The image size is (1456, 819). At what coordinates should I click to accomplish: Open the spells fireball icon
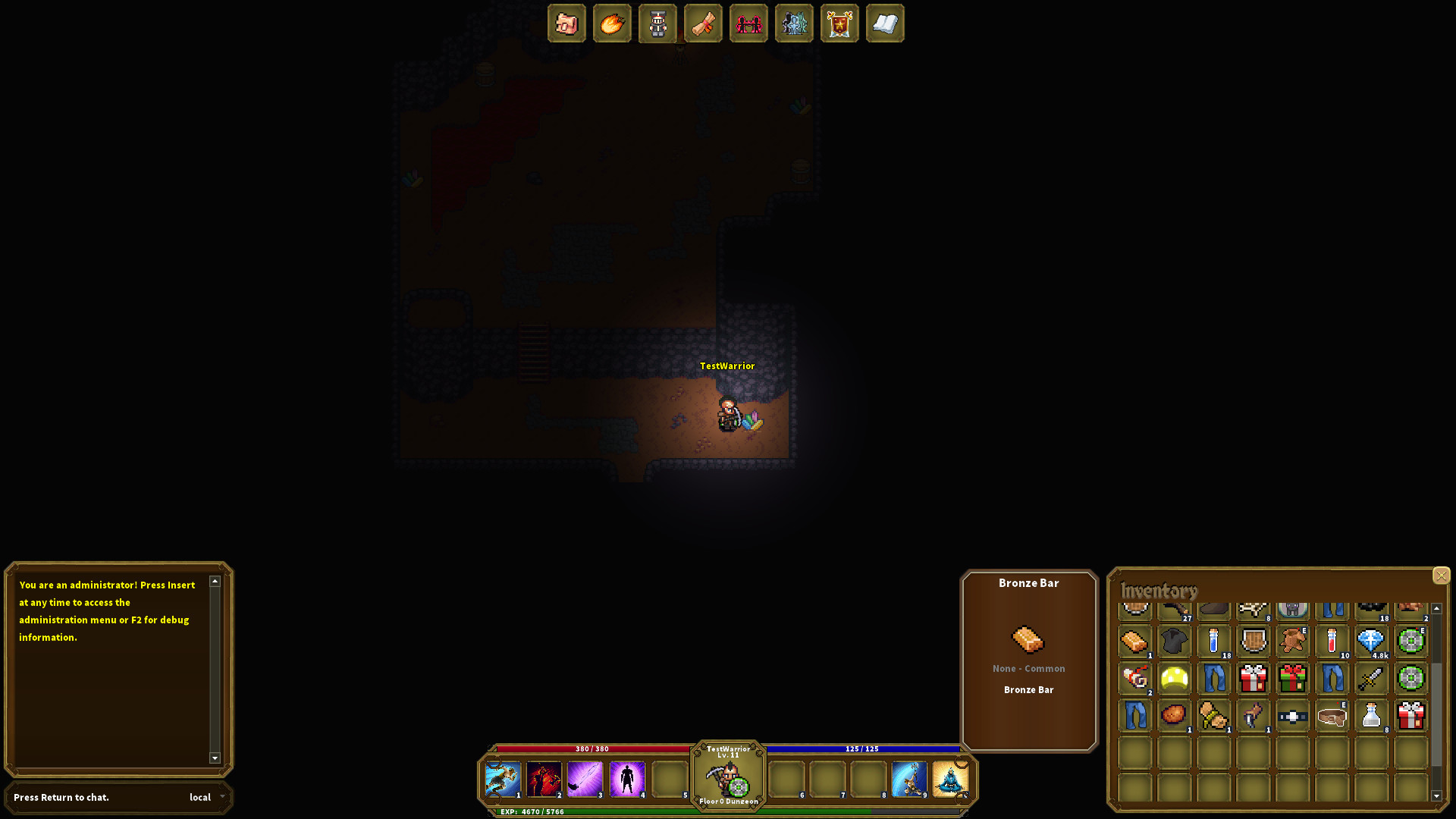pos(613,24)
